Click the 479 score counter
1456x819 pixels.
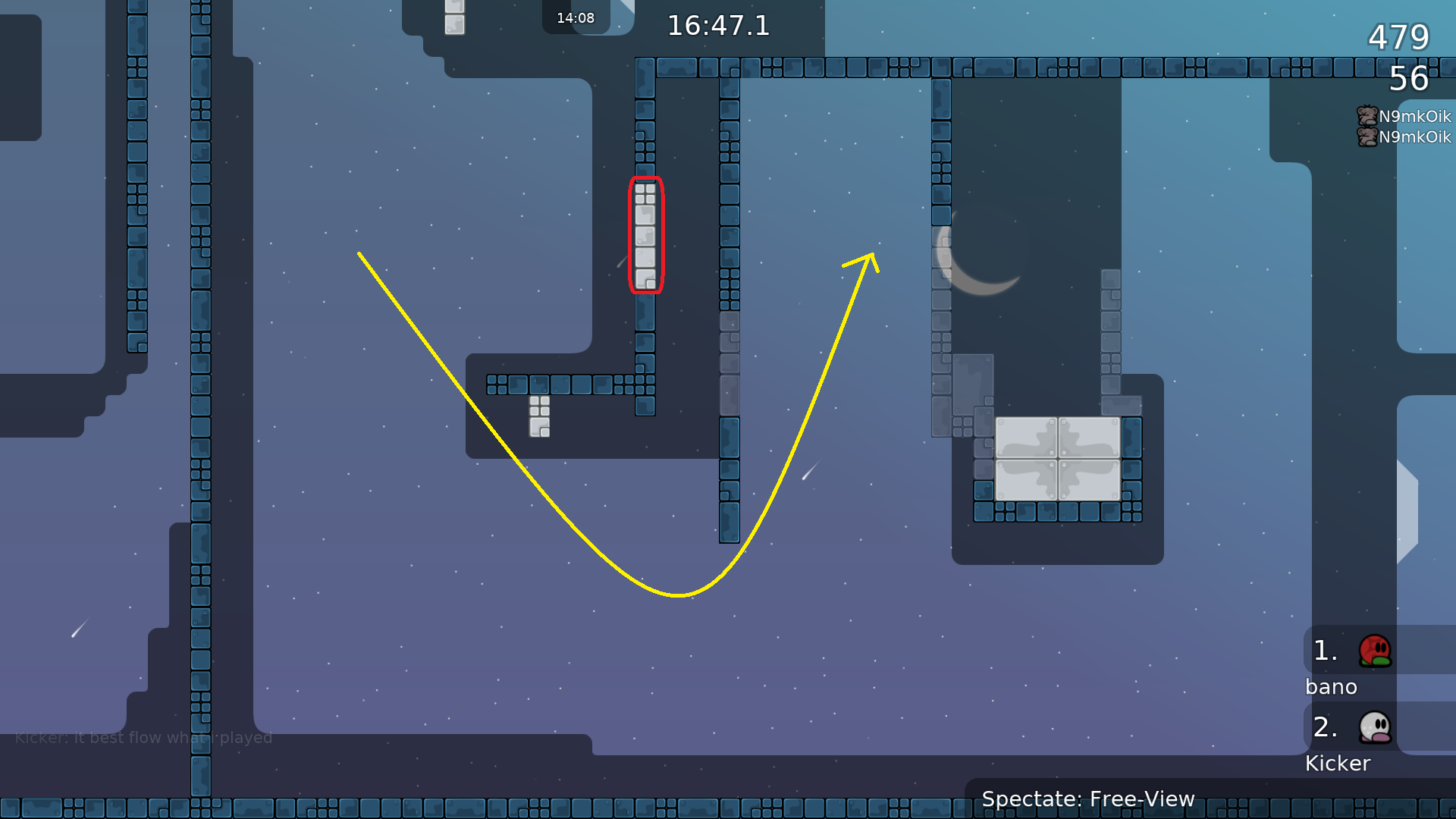1398,37
